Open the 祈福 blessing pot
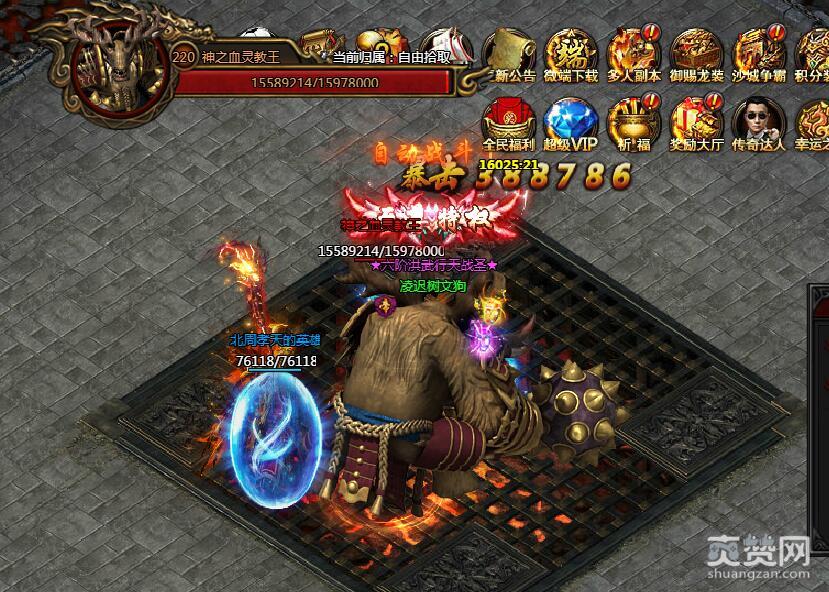Image resolution: width=829 pixels, height=592 pixels. [633, 122]
